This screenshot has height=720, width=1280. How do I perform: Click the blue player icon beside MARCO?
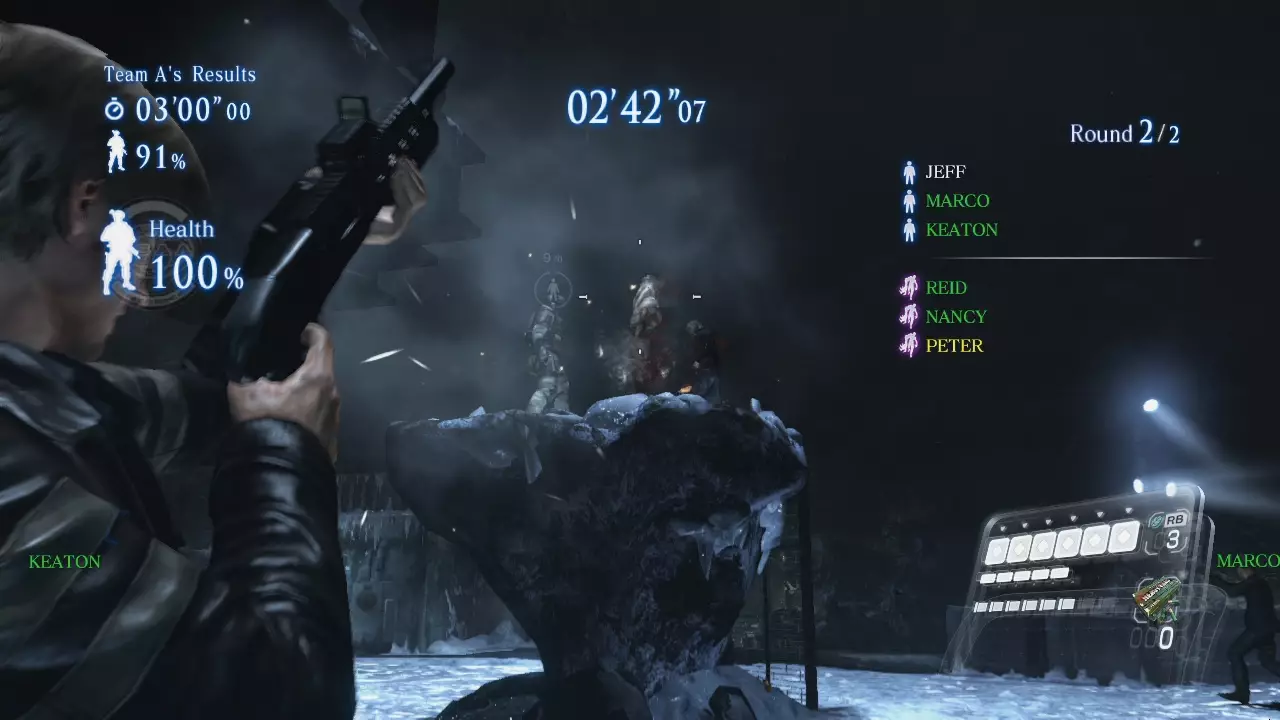click(x=910, y=200)
